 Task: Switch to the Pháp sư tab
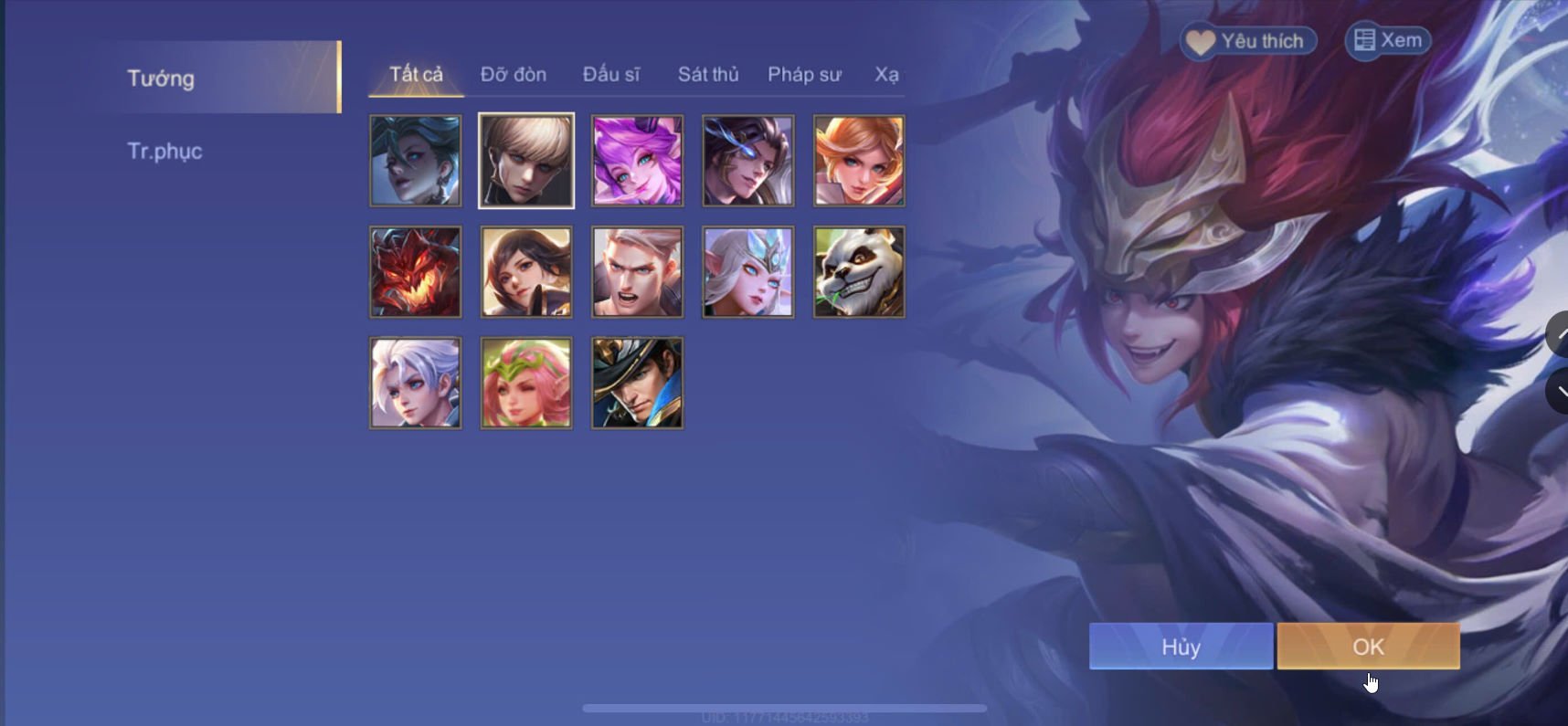click(x=804, y=74)
